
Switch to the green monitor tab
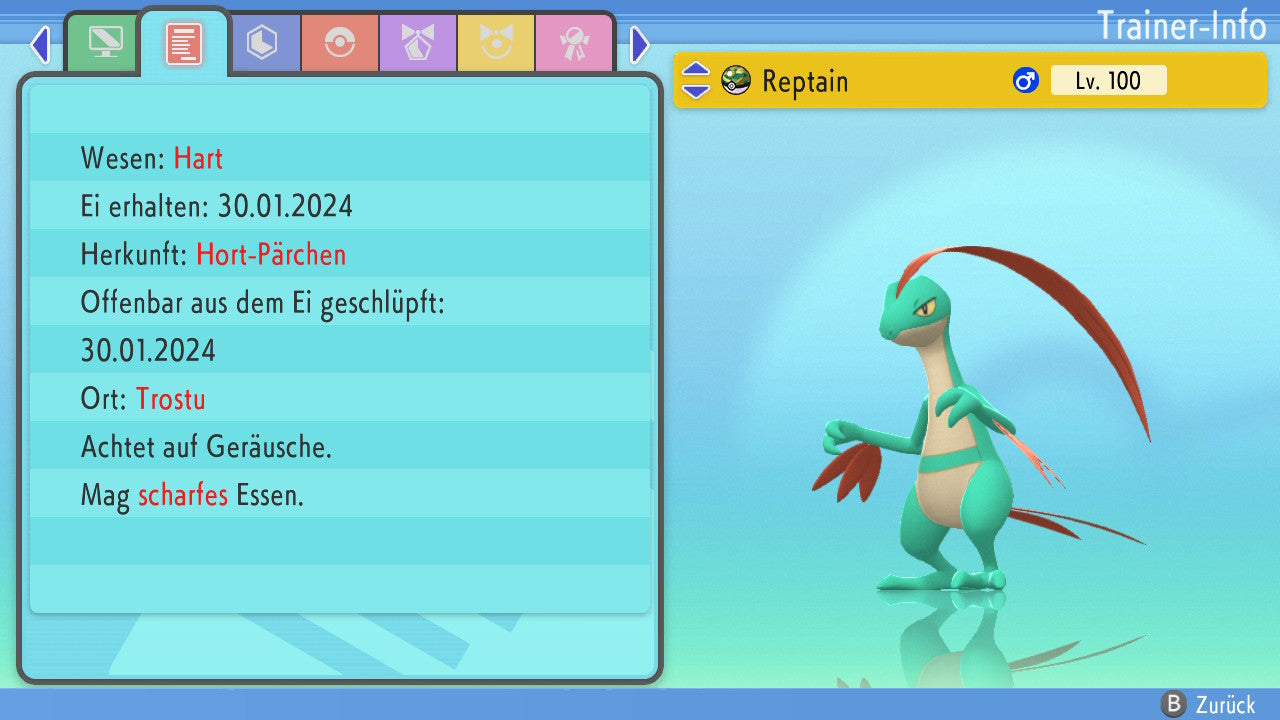(105, 43)
